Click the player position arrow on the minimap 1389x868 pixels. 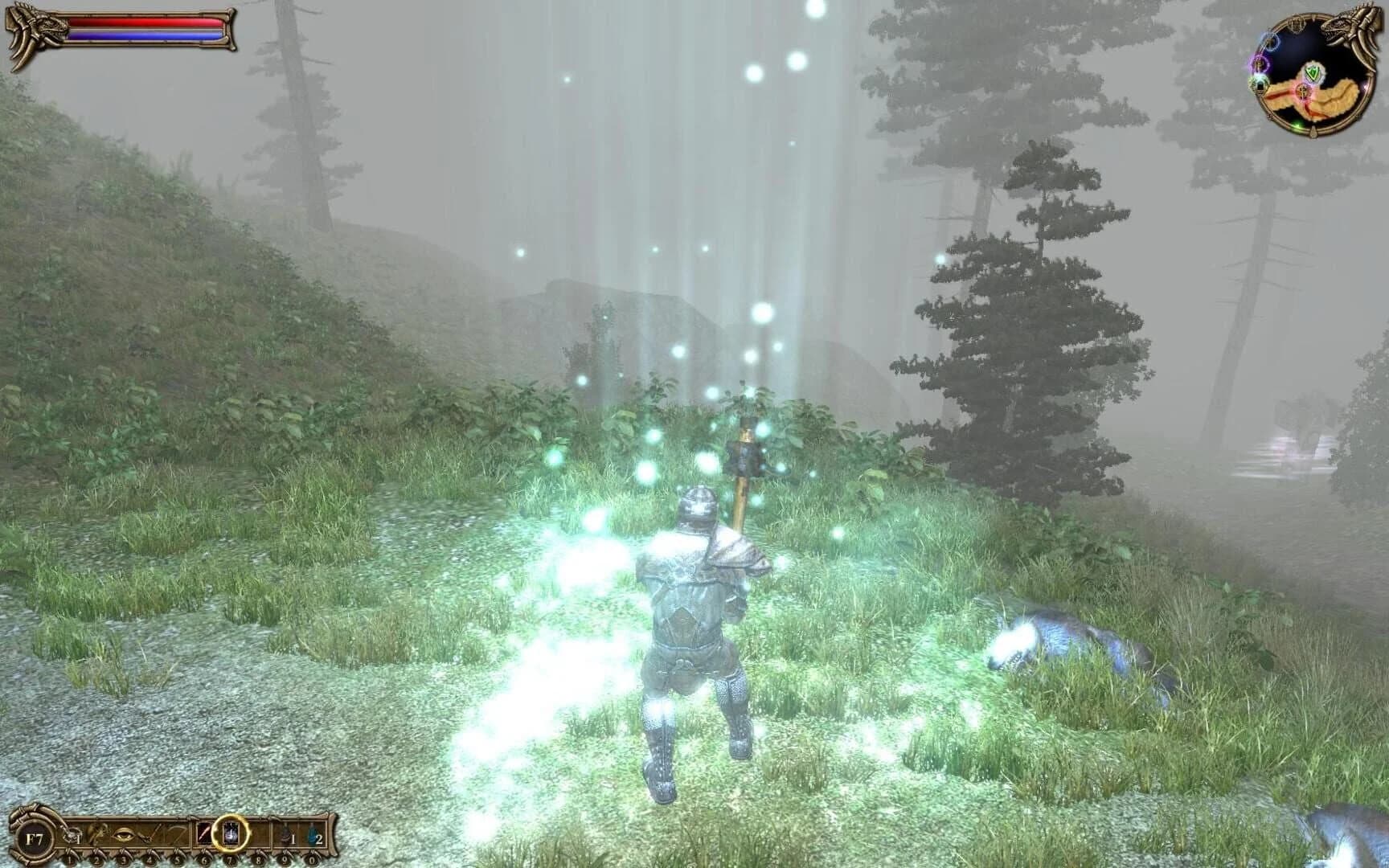point(1302,92)
